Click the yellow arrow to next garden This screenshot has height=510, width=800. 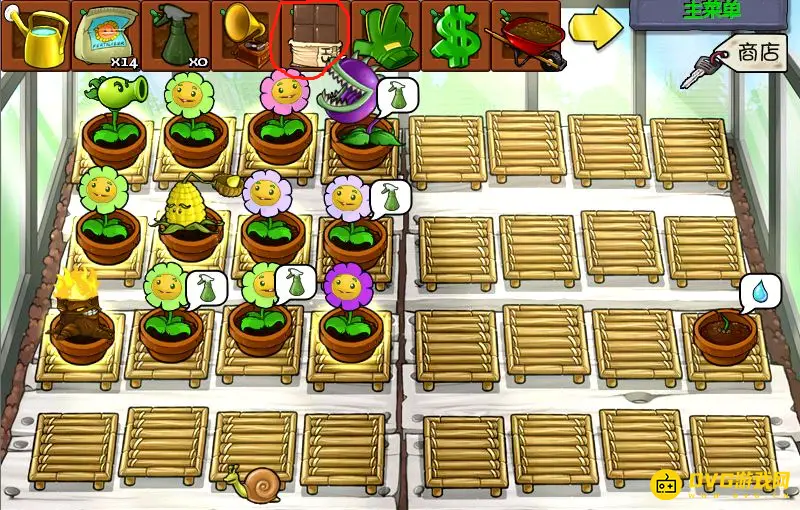[596, 28]
